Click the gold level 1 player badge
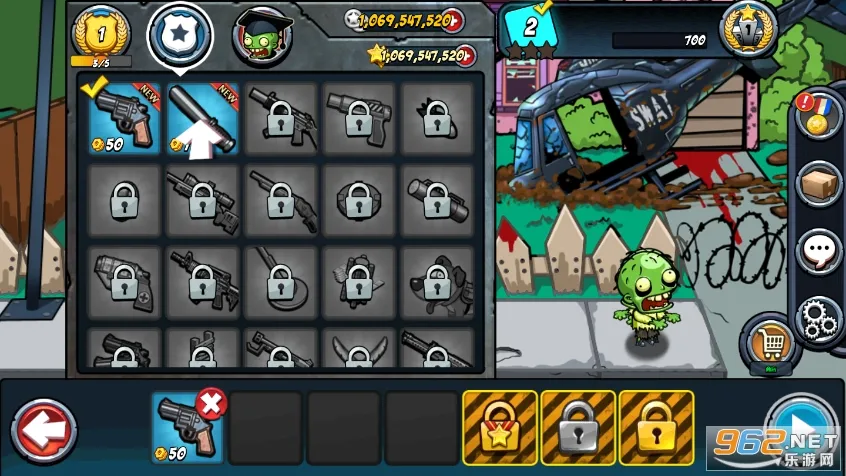The width and height of the screenshot is (846, 476). point(100,33)
